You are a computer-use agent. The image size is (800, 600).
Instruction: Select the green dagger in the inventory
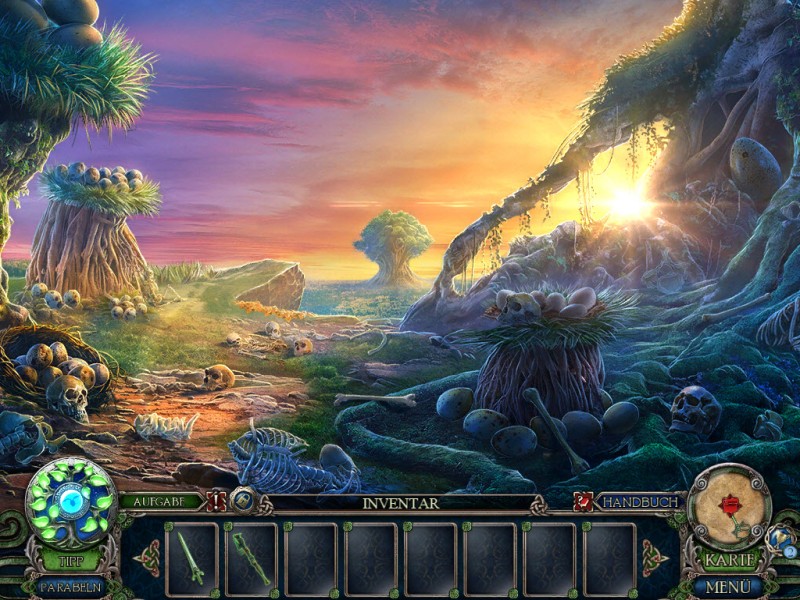pos(191,558)
